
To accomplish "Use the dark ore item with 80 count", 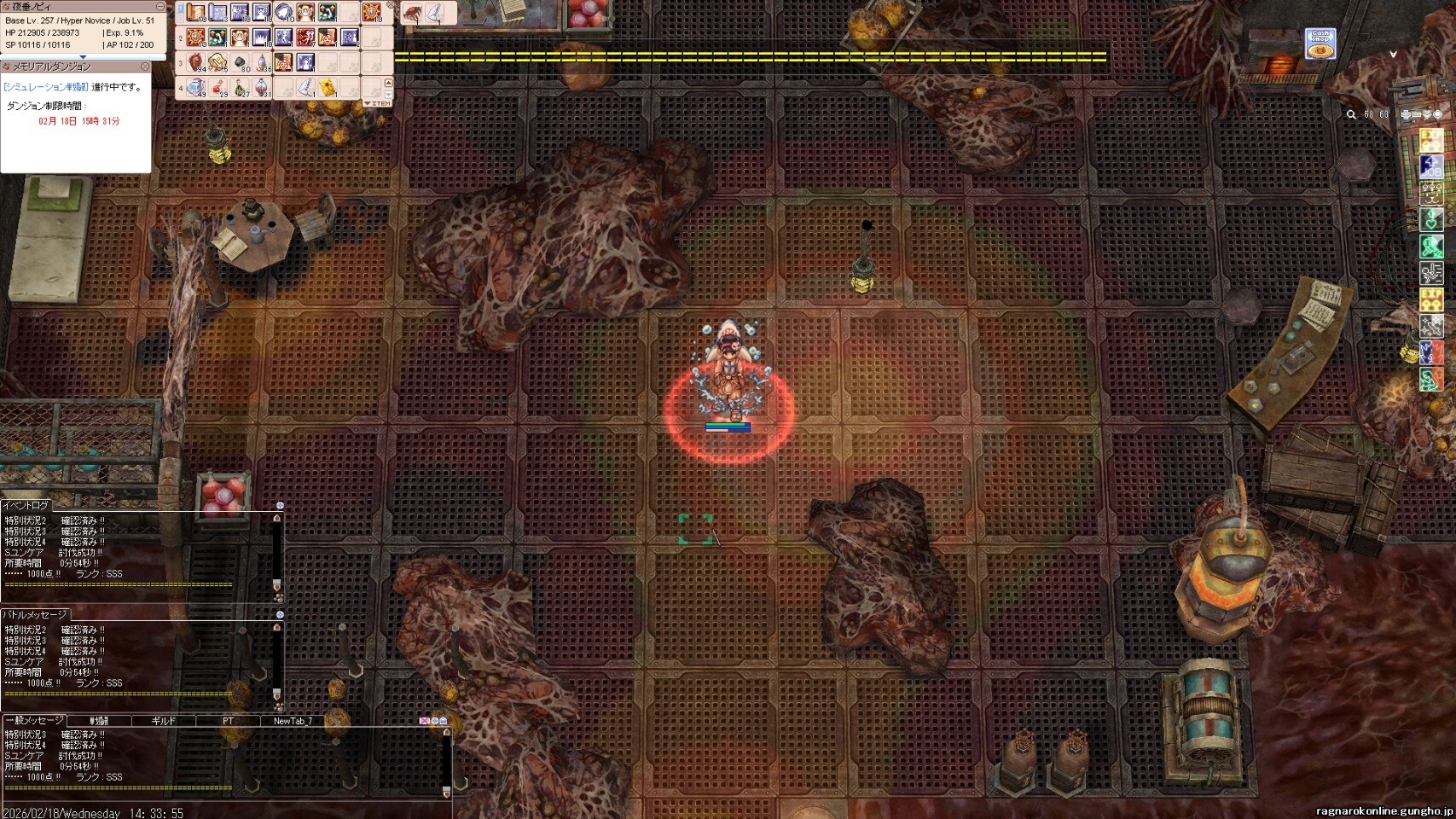I will coord(241,62).
